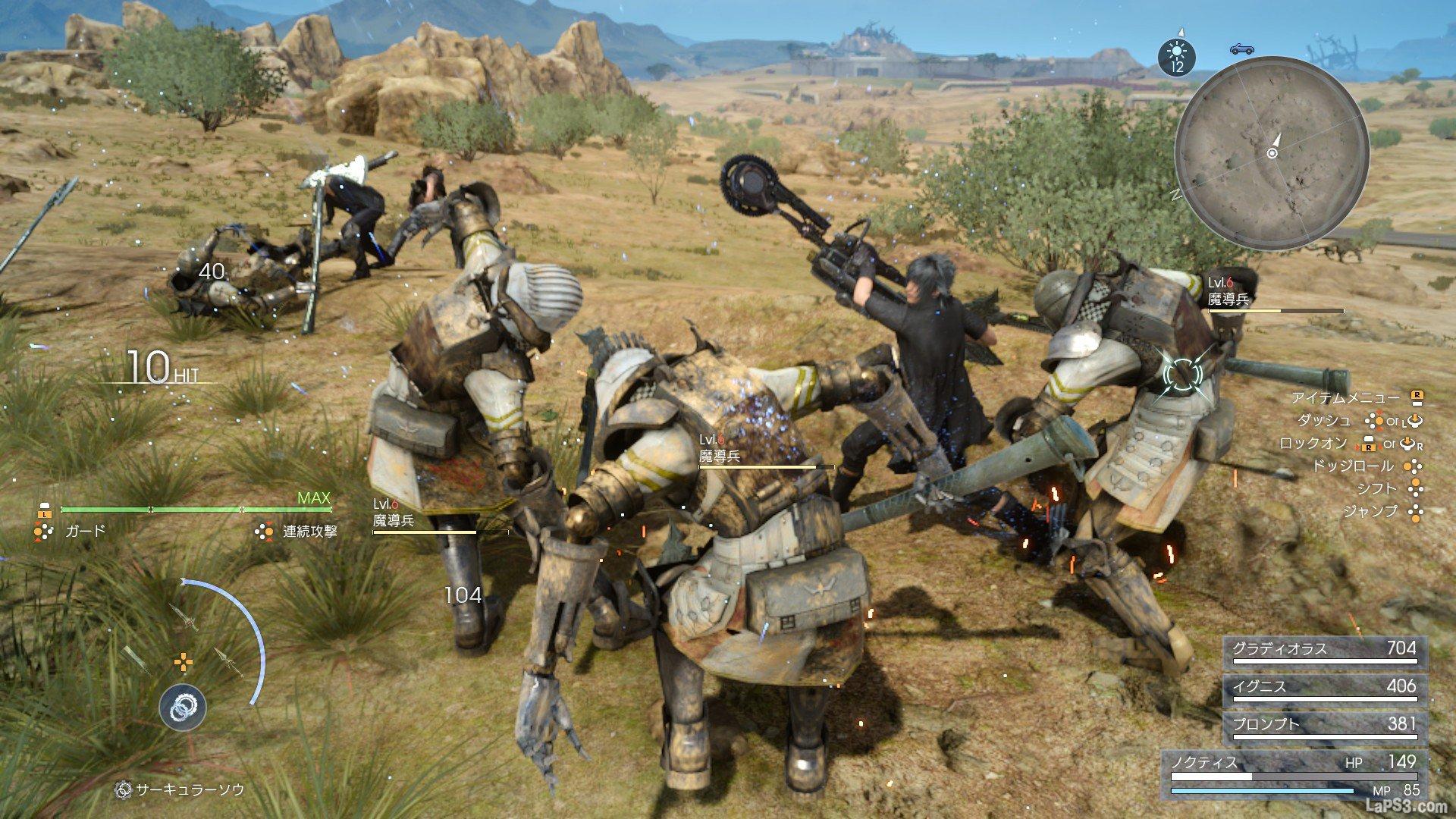Select the car icon above the minimap
This screenshot has width=1456, height=819.
click(x=1242, y=49)
